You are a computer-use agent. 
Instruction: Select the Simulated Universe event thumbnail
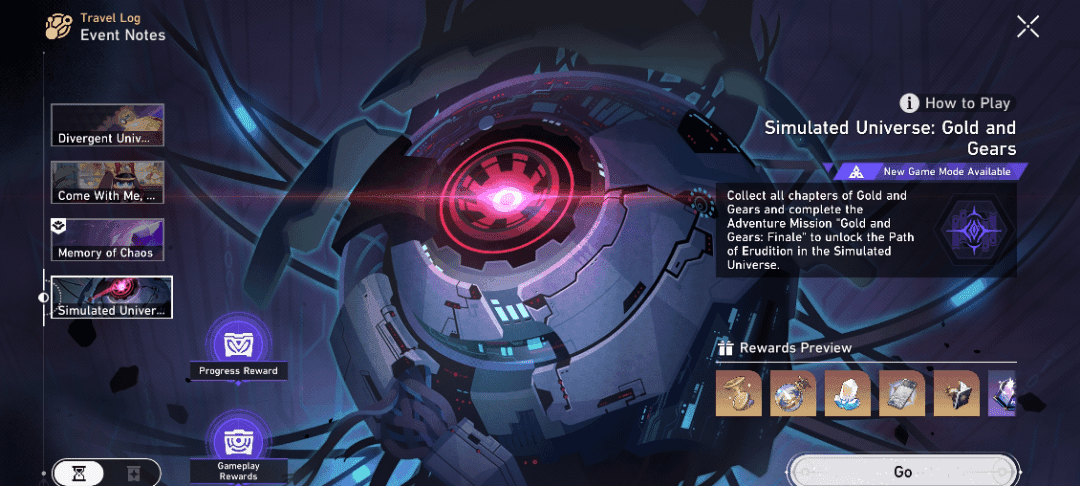tap(112, 297)
